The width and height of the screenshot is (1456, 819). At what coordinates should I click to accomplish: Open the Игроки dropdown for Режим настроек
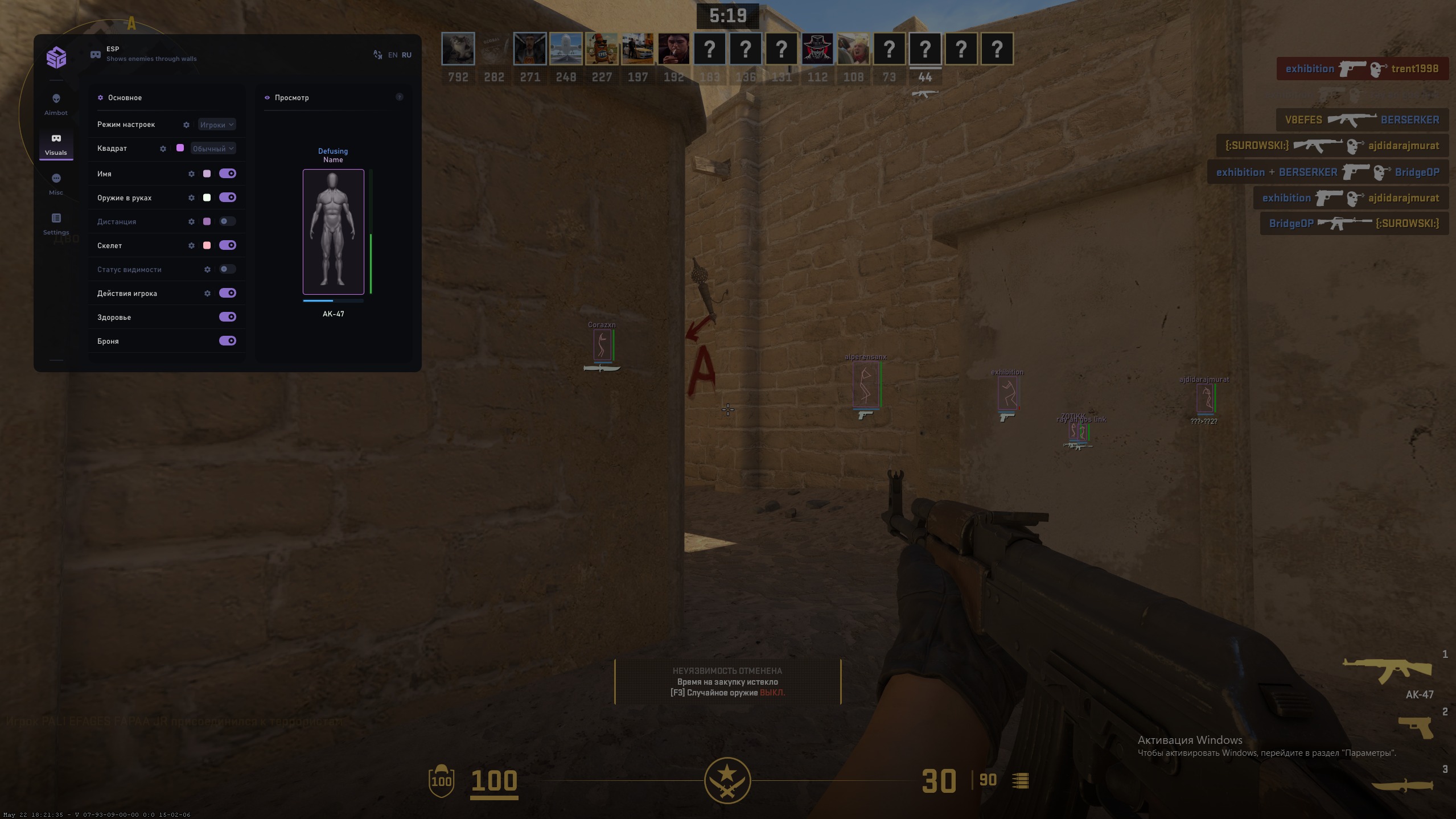(x=216, y=124)
